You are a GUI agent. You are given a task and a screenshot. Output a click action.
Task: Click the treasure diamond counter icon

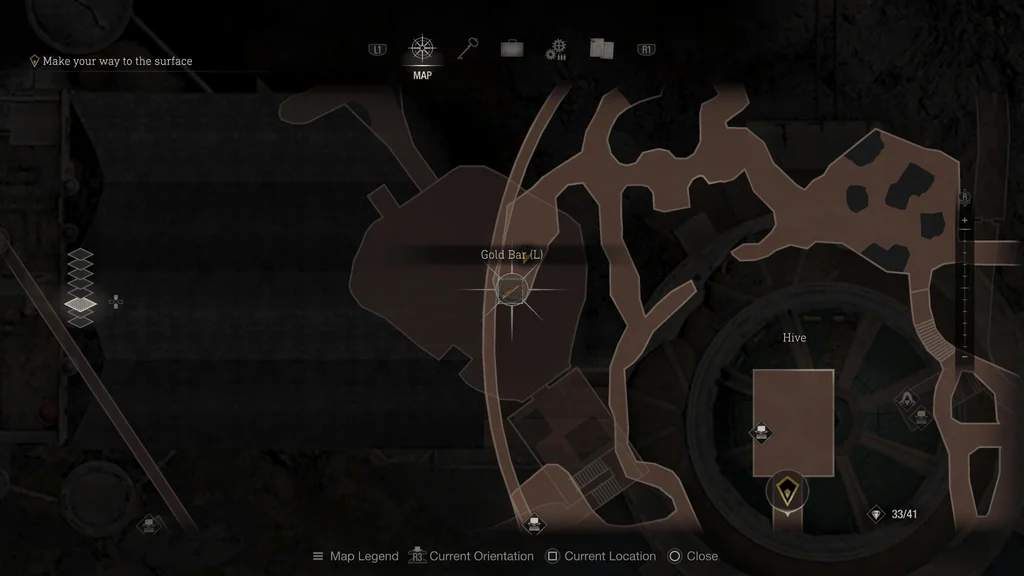877,514
